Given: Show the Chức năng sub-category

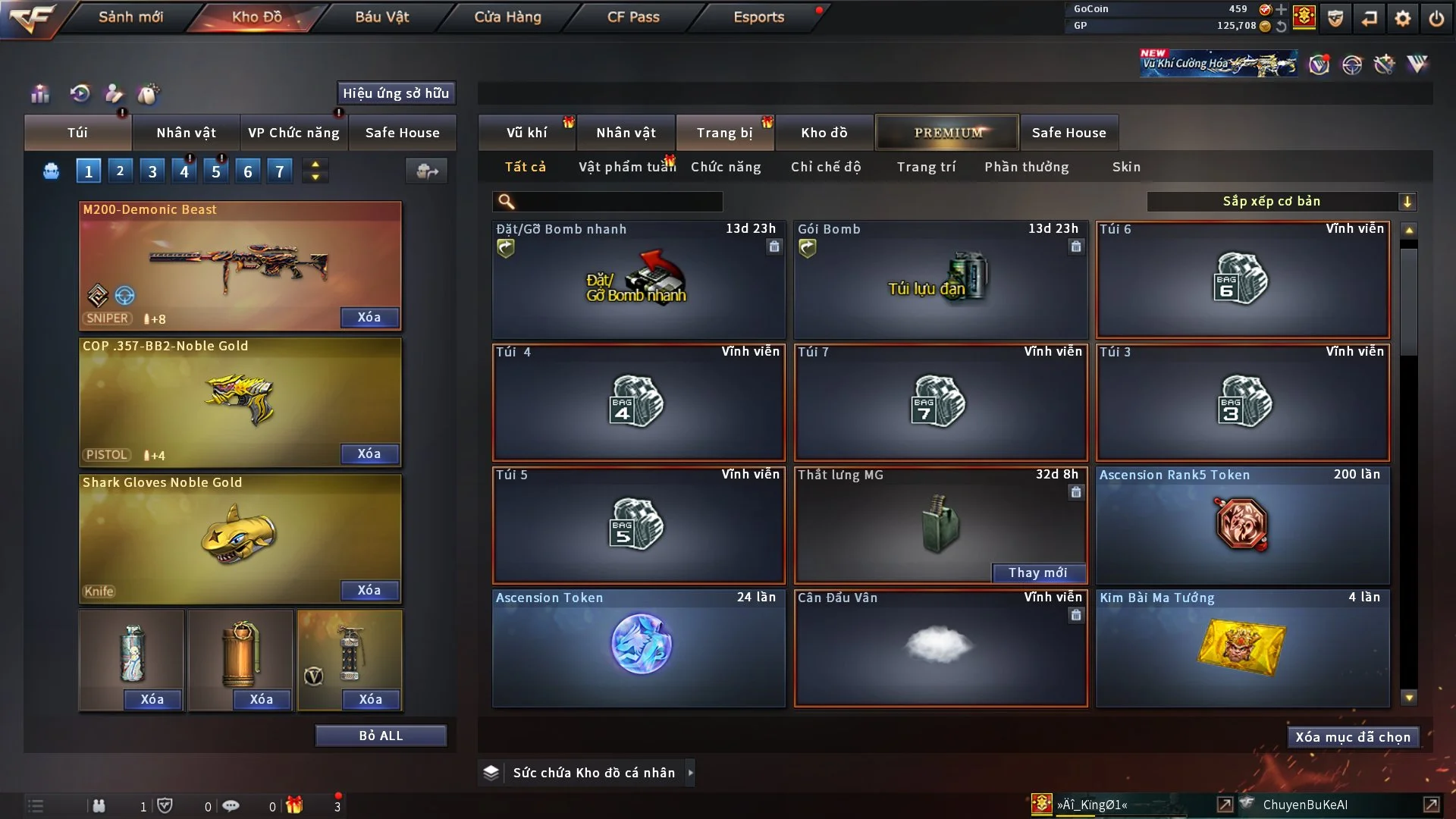Looking at the screenshot, I should tap(725, 167).
